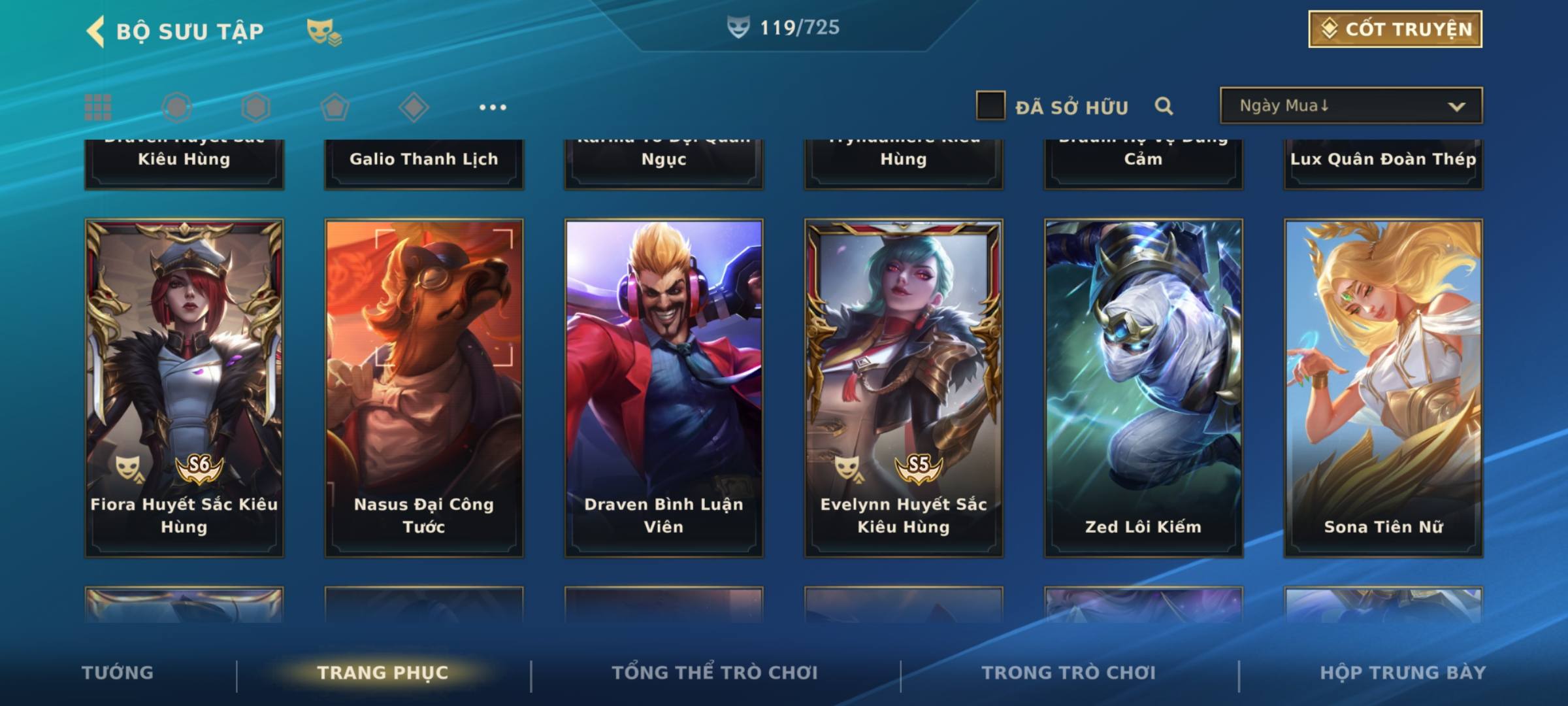Viewport: 1568px width, 706px height.
Task: Open the skin search magnifier
Action: pos(1164,106)
